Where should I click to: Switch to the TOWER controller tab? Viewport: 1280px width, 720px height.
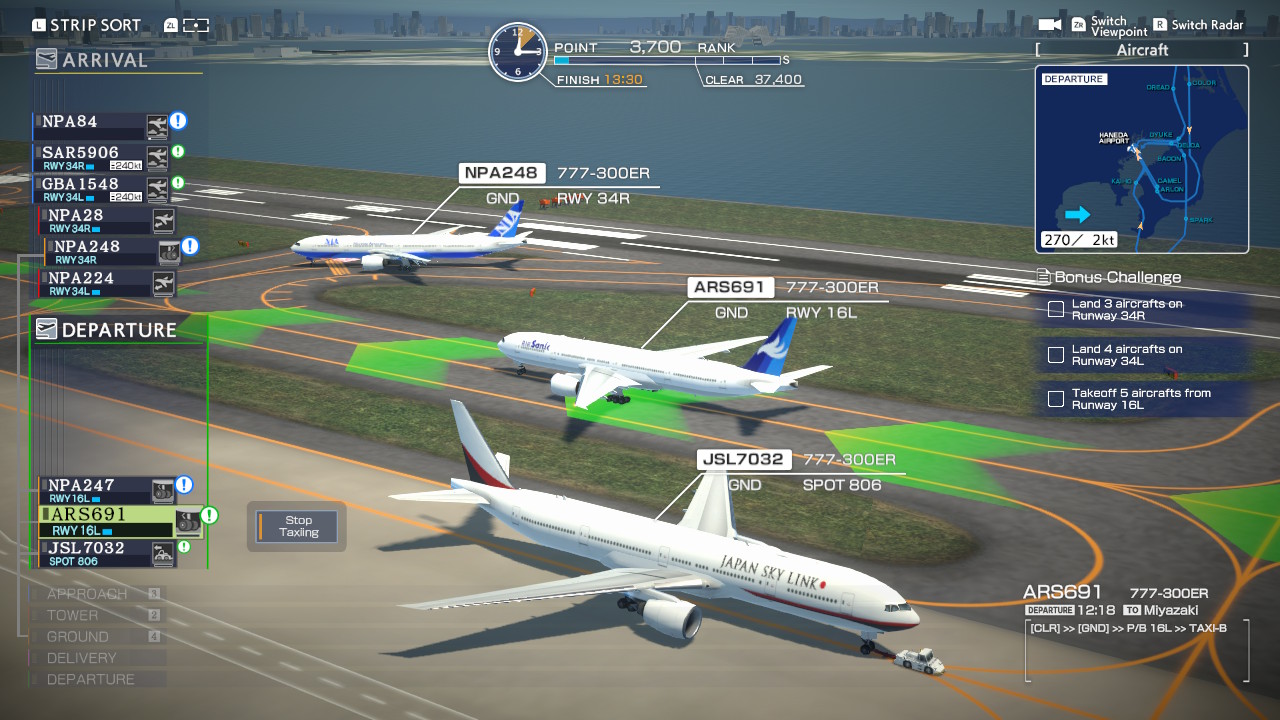75,615
